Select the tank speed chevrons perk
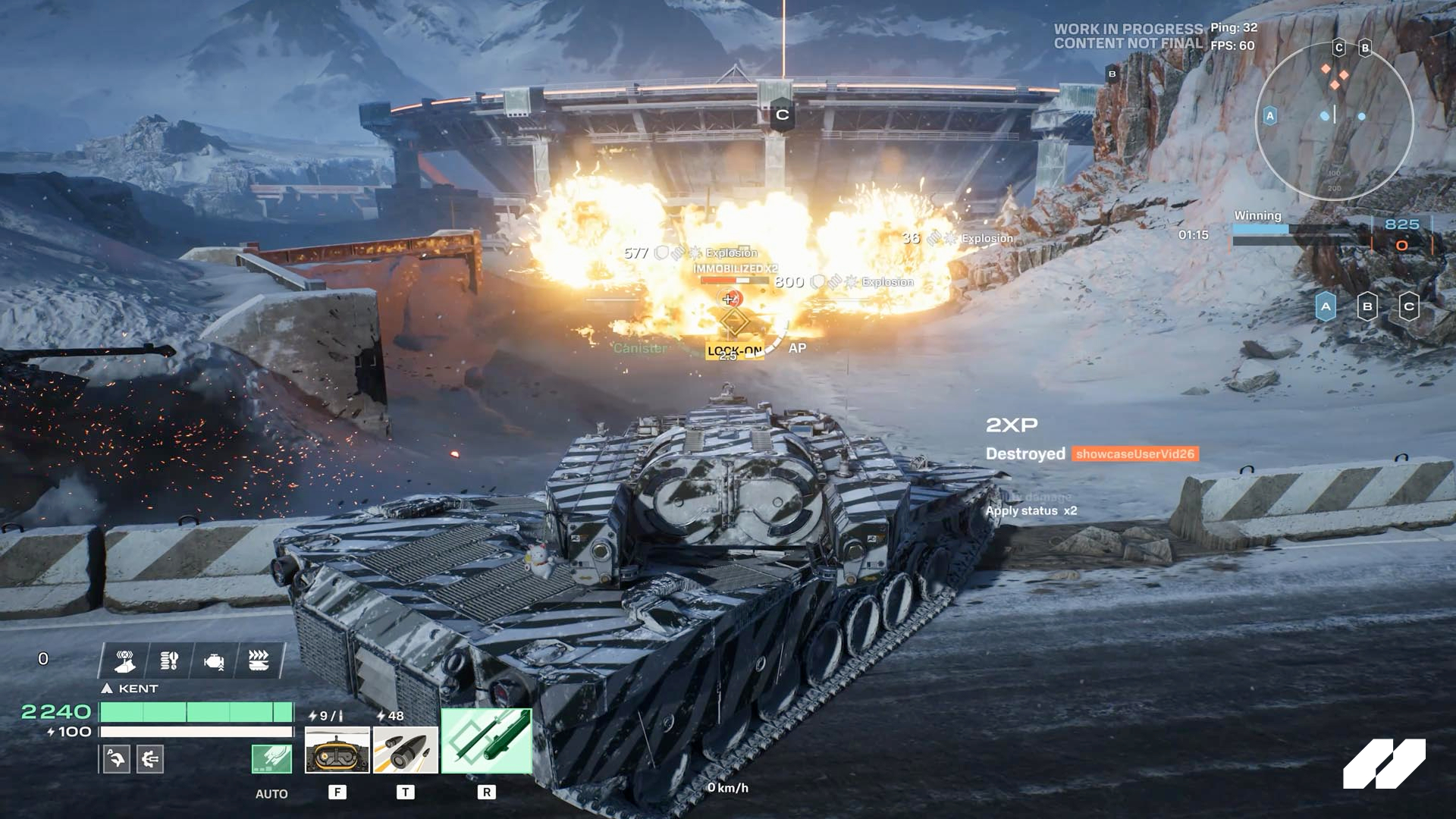Viewport: 1456px width, 819px height. click(259, 661)
